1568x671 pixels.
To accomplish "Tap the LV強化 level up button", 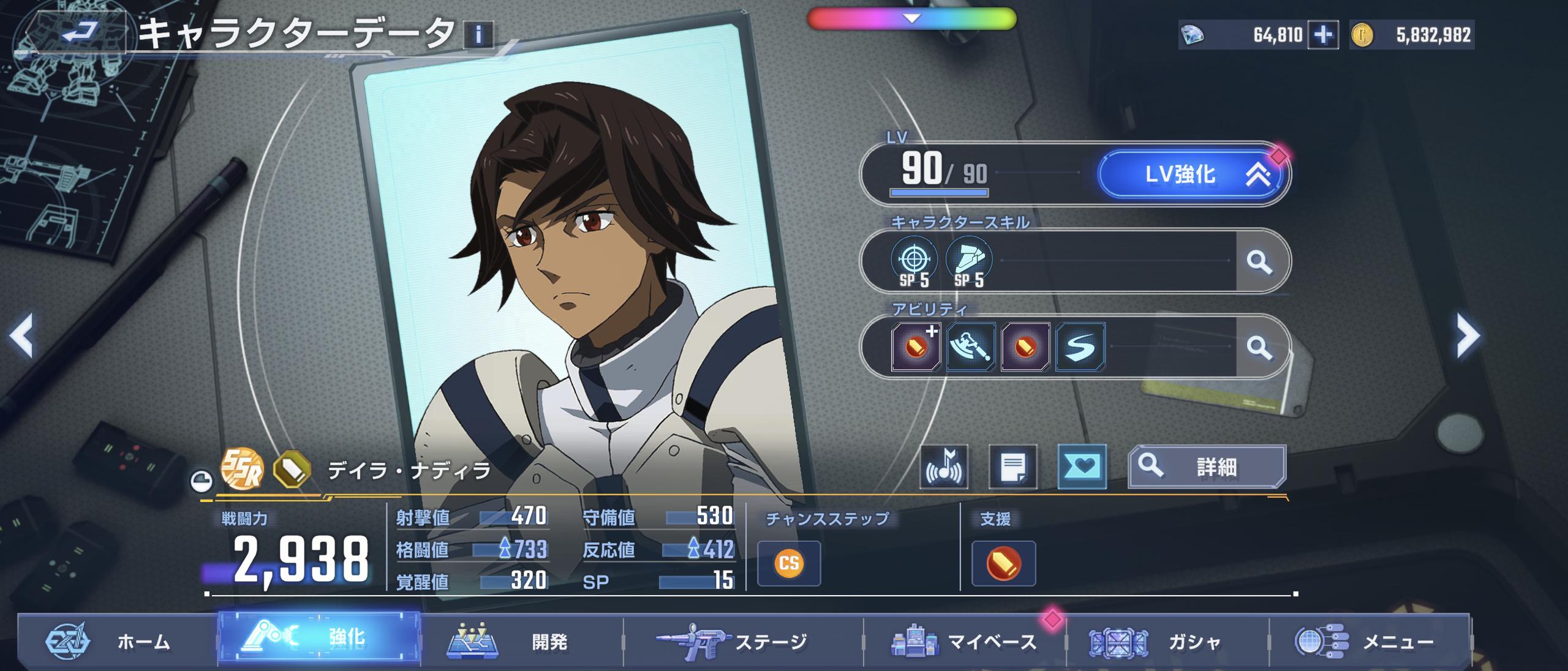I will 1190,175.
